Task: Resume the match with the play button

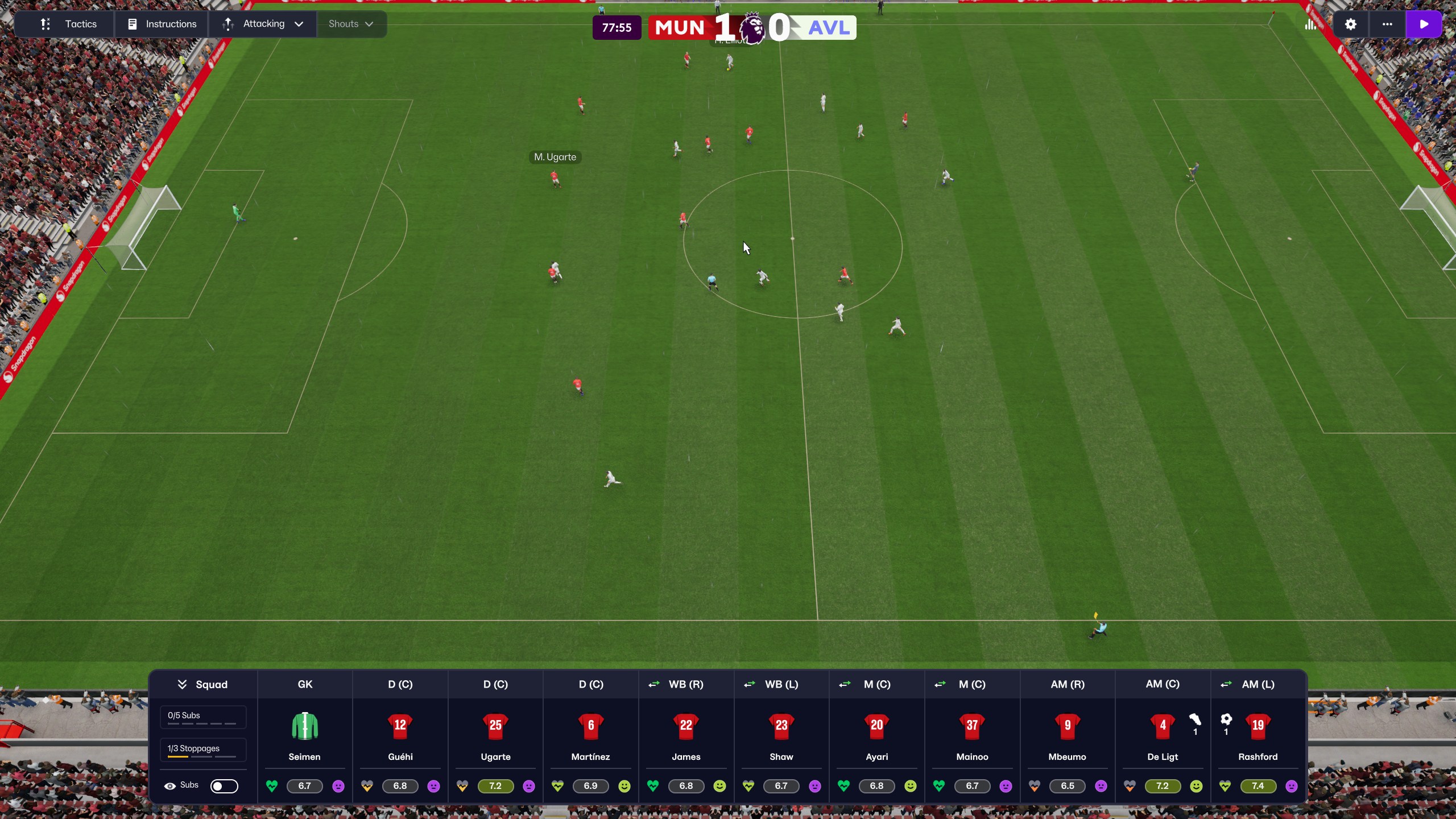Action: pos(1424,24)
